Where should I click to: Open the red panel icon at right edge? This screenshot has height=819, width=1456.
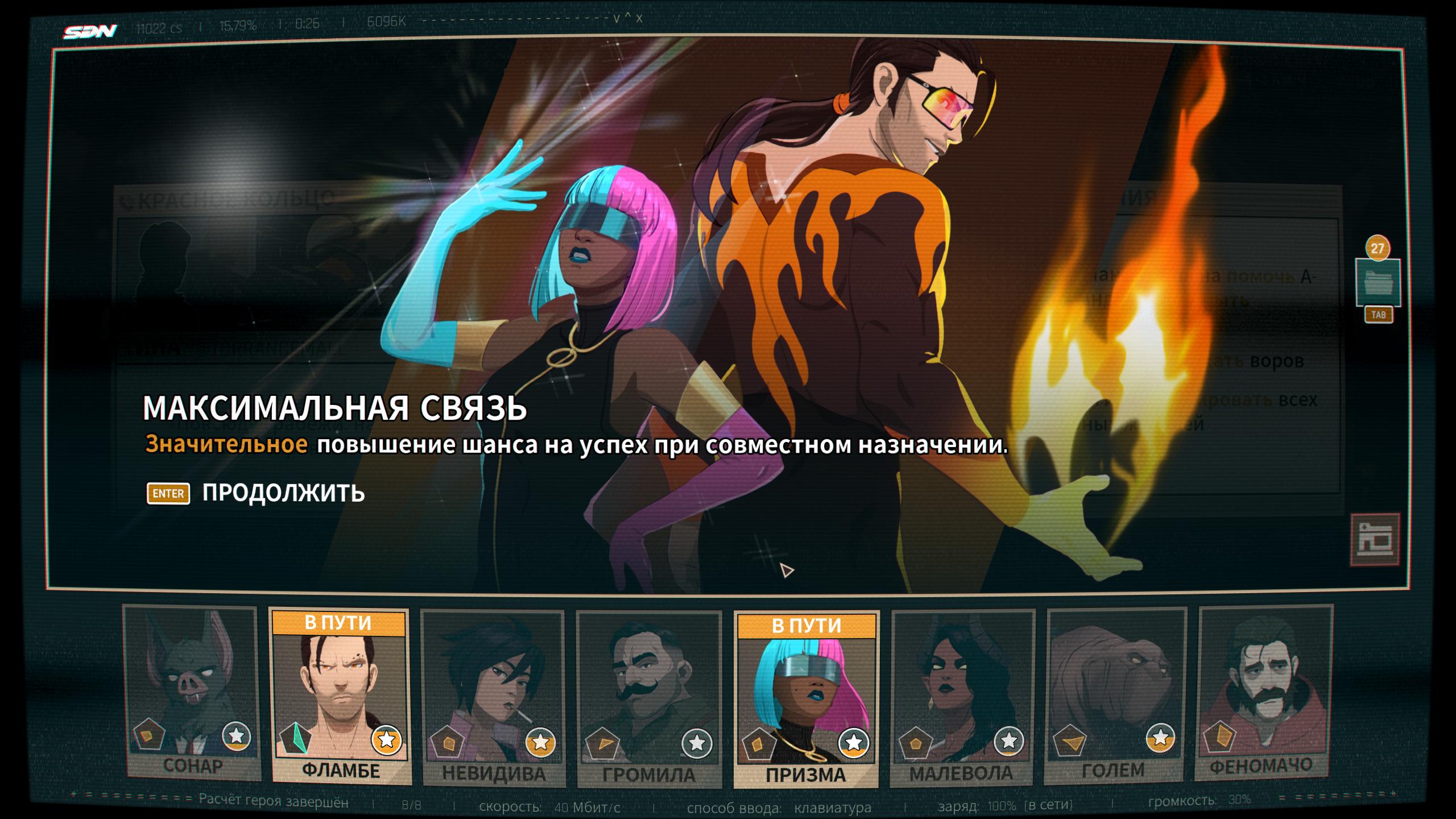(x=1375, y=540)
